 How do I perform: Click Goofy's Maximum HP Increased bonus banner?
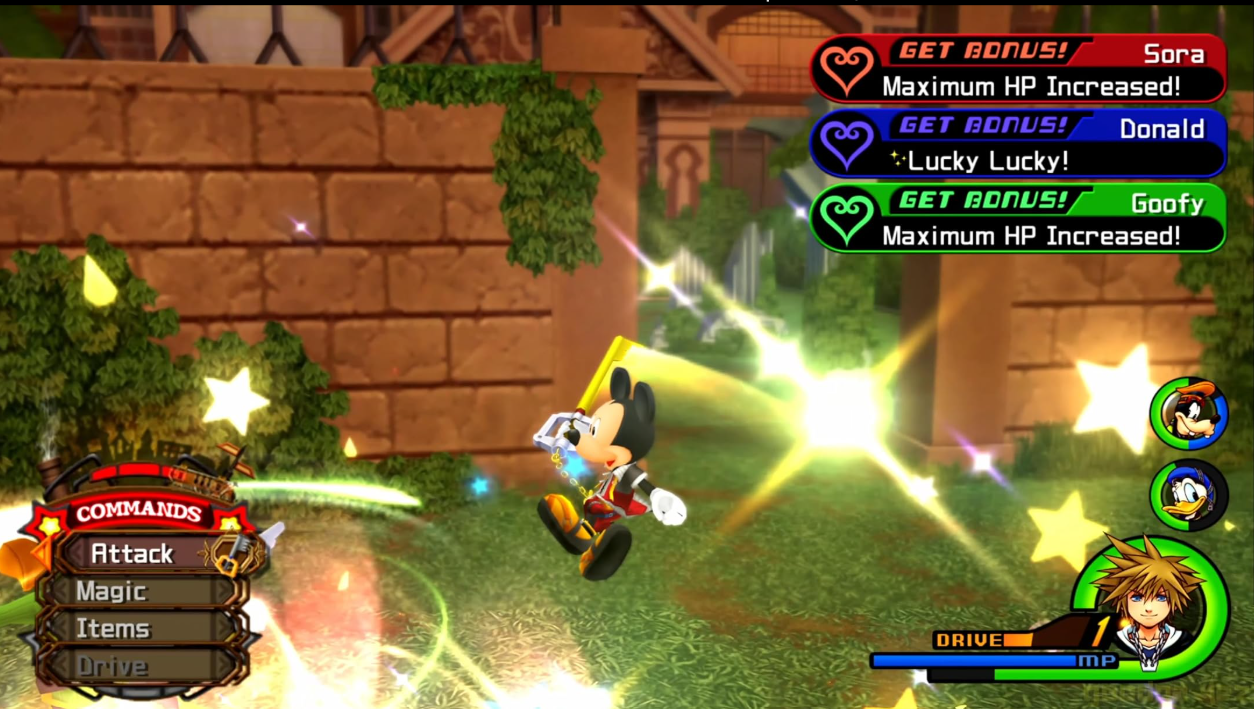pyautogui.click(x=1018, y=218)
